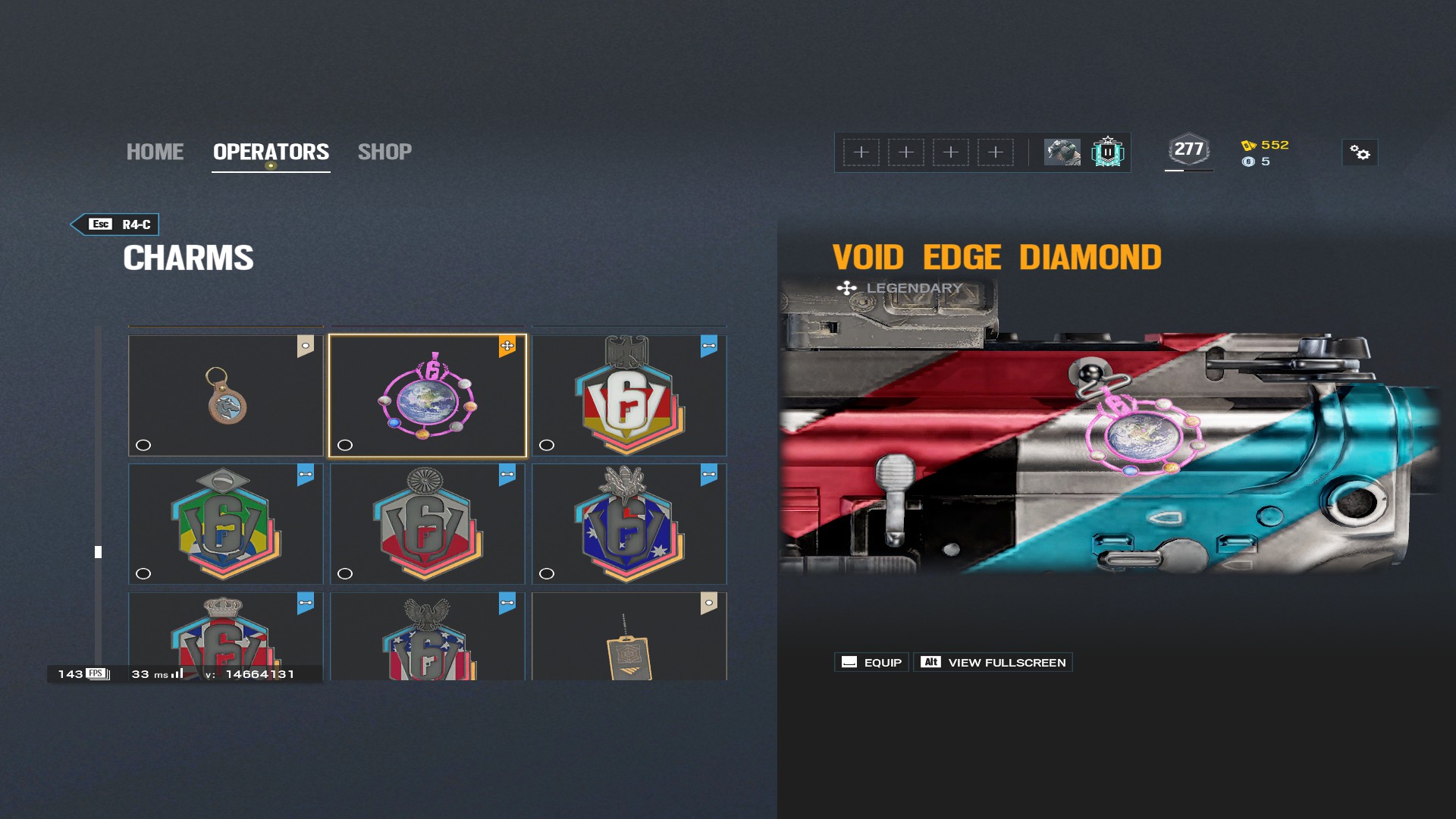Select the circle on the bronze keychain charm tile
The image size is (1456, 819).
pos(143,446)
